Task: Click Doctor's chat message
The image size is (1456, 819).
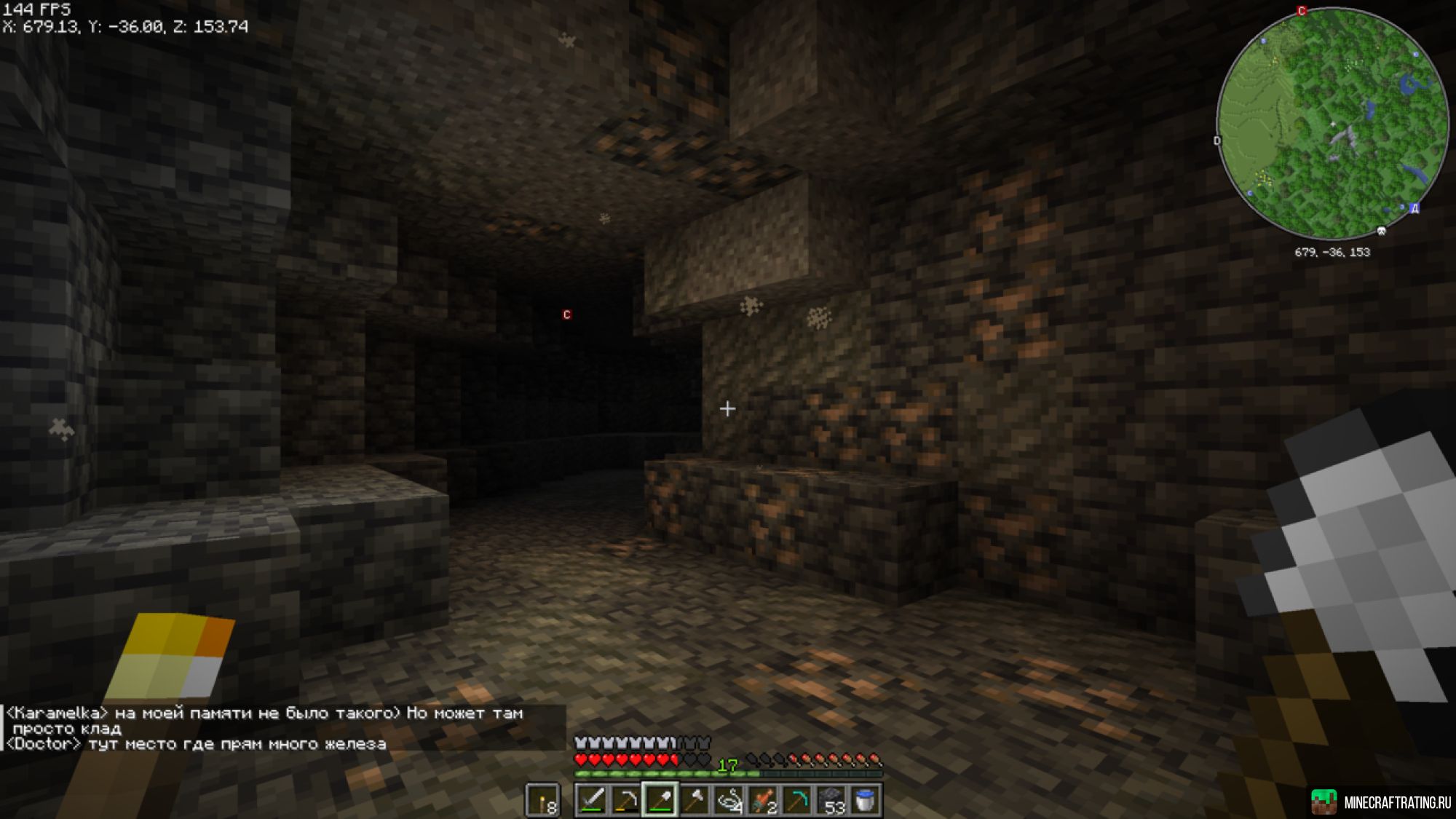Action: click(197, 744)
